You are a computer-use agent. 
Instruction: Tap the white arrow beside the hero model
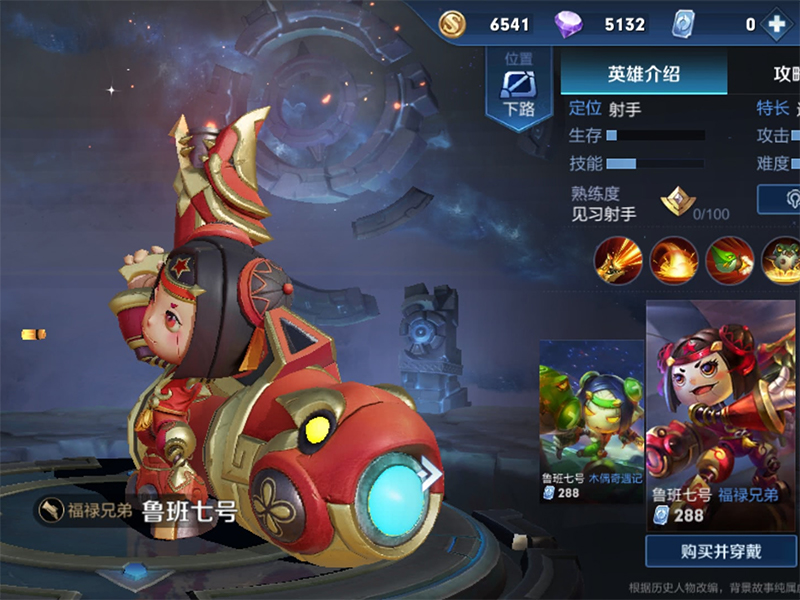coord(431,474)
